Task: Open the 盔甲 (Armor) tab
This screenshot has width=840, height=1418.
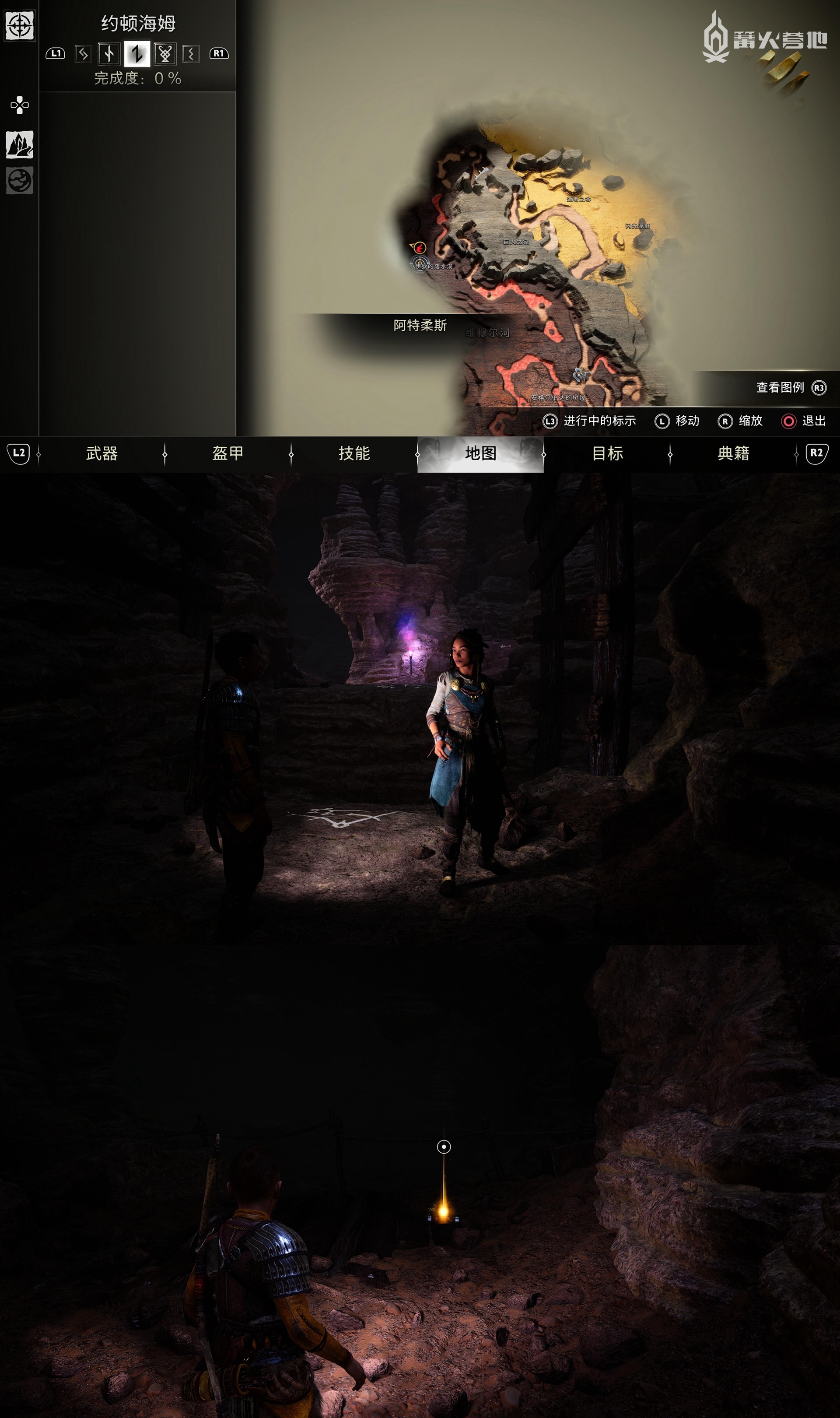Action: [x=227, y=453]
